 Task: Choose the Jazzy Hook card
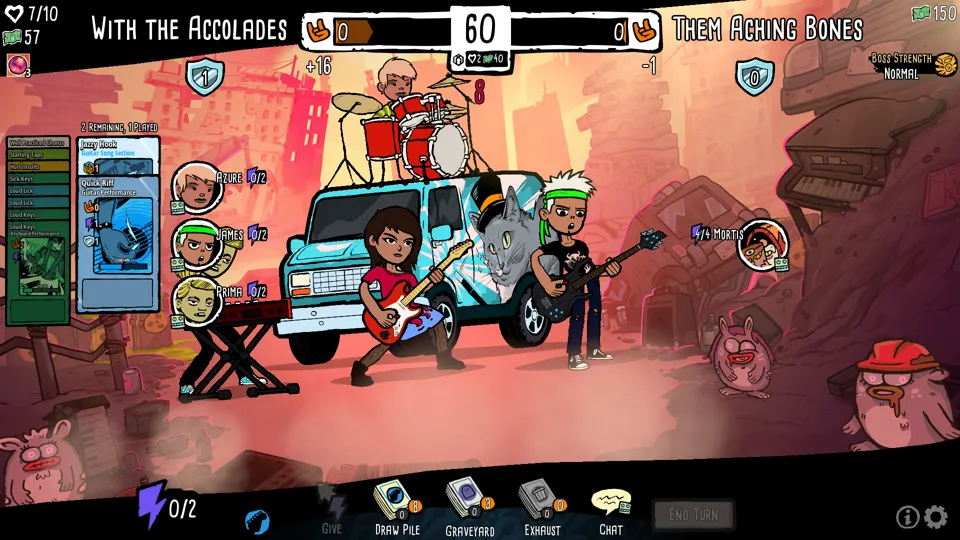(x=118, y=149)
